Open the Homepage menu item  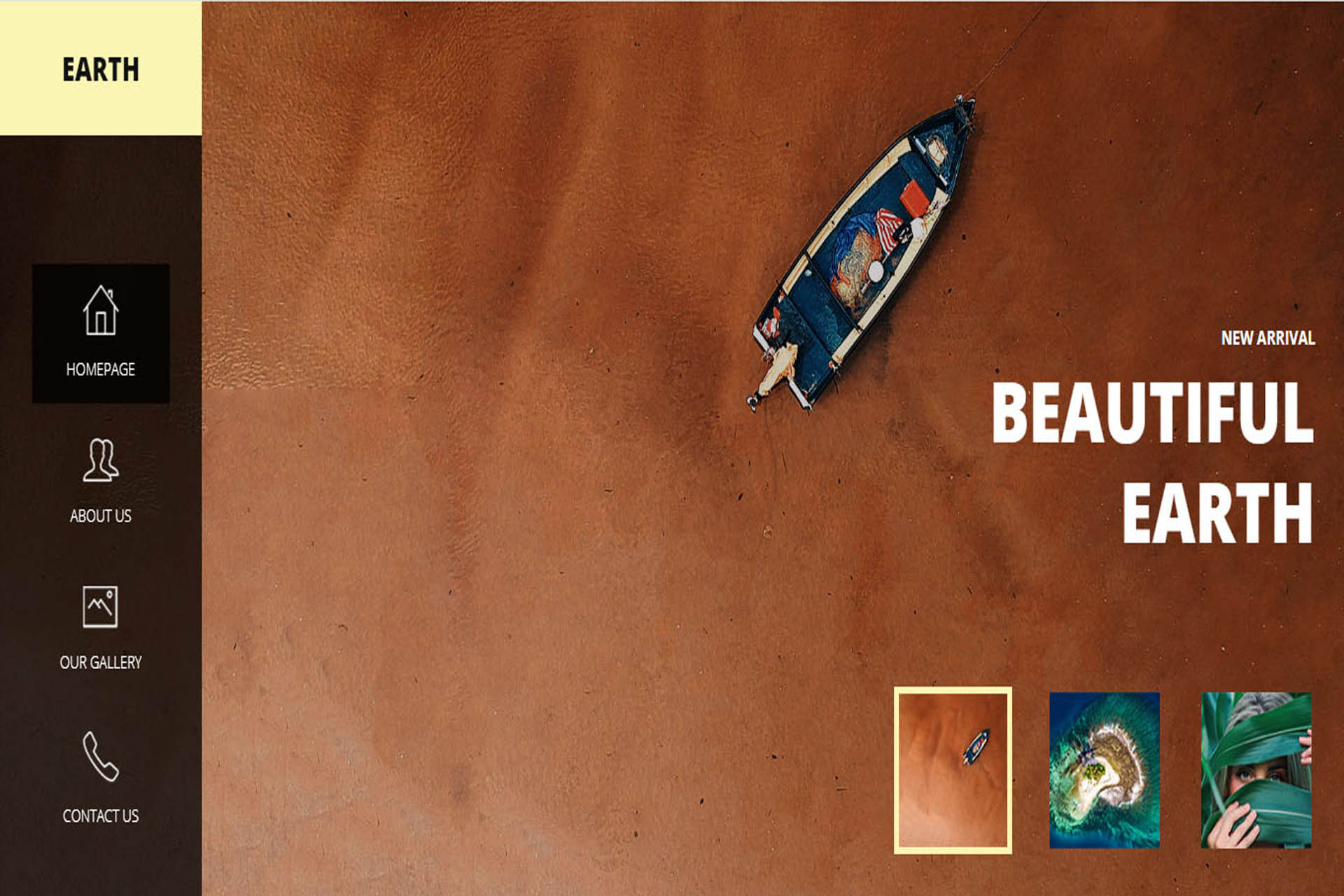tap(101, 333)
